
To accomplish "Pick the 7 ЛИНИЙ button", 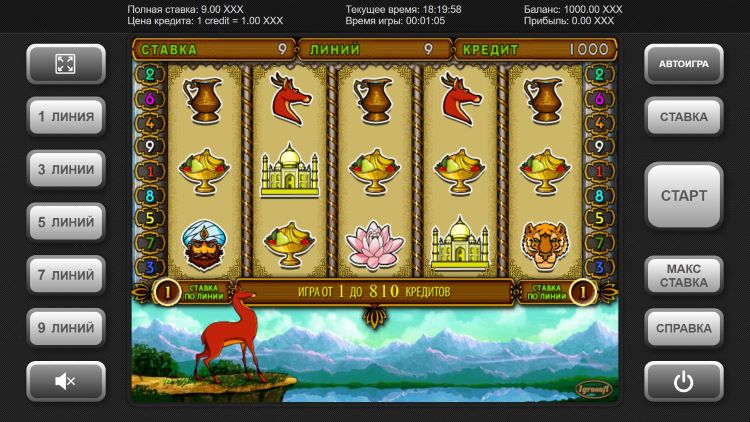I will (66, 275).
